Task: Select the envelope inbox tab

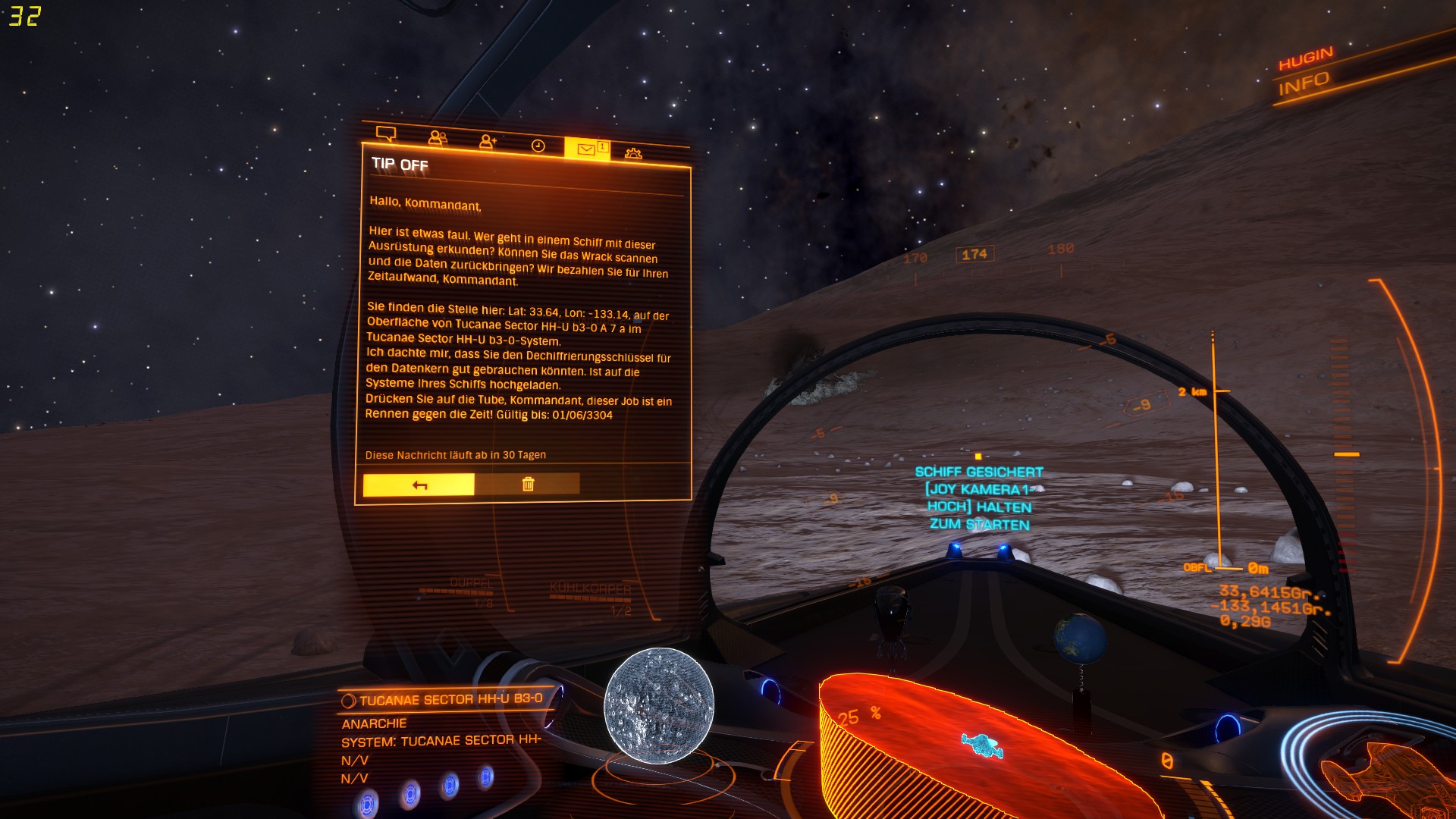Action: point(587,149)
